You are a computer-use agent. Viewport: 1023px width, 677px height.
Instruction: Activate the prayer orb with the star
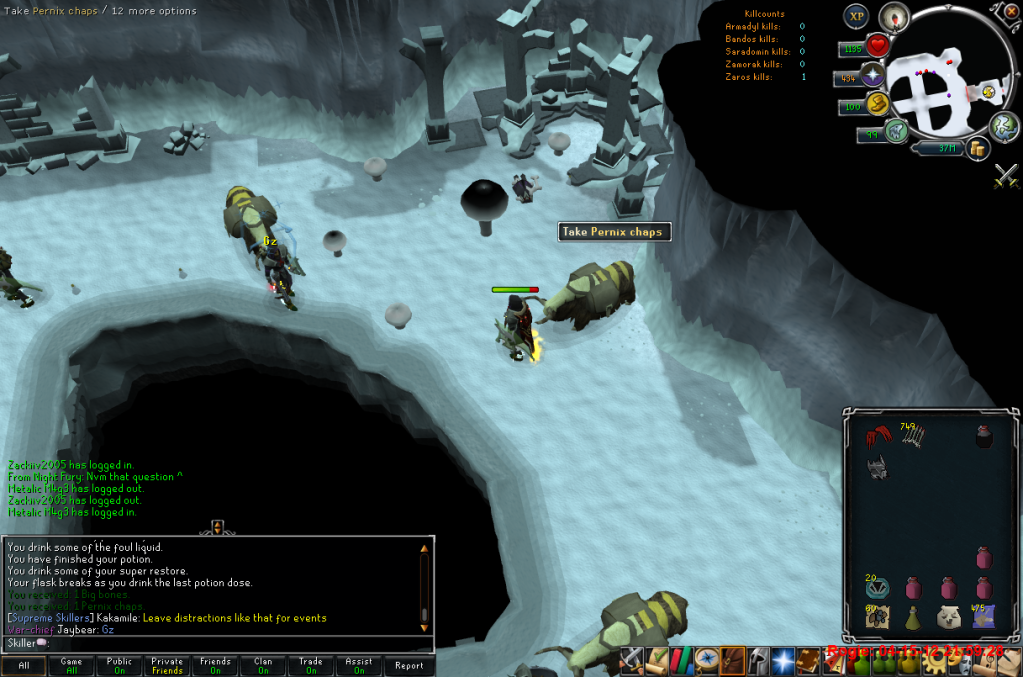click(872, 75)
